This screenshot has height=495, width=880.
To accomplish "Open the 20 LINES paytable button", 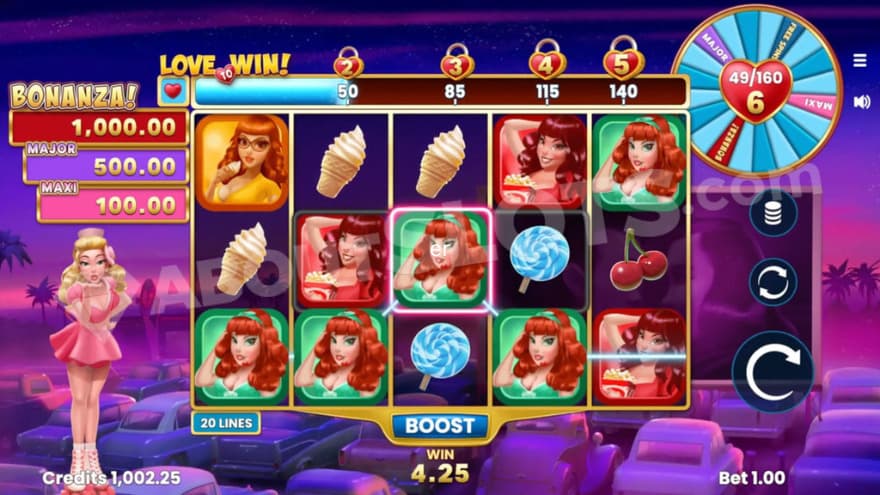I will pos(226,423).
